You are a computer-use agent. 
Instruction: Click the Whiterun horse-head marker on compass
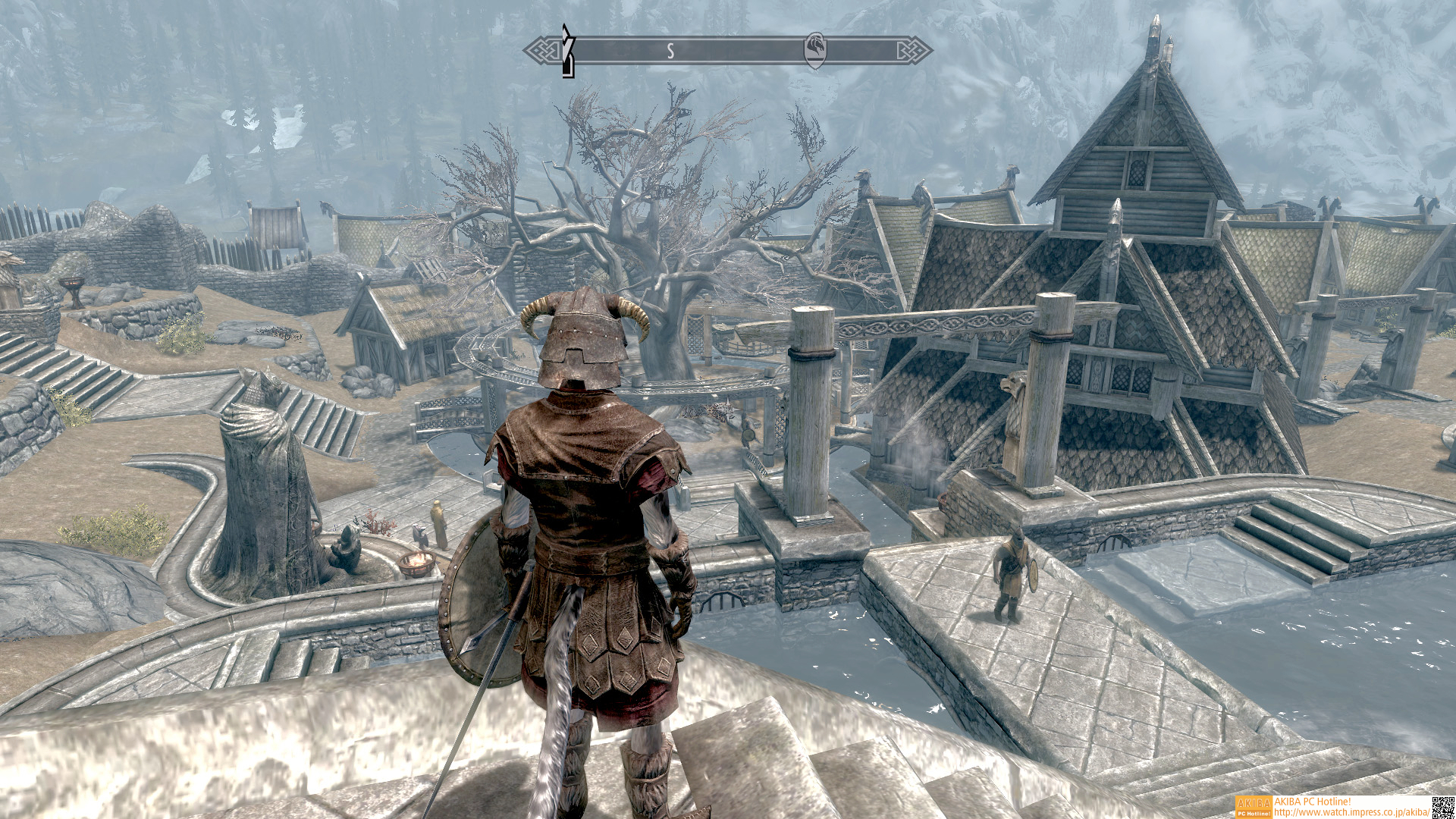[x=815, y=51]
